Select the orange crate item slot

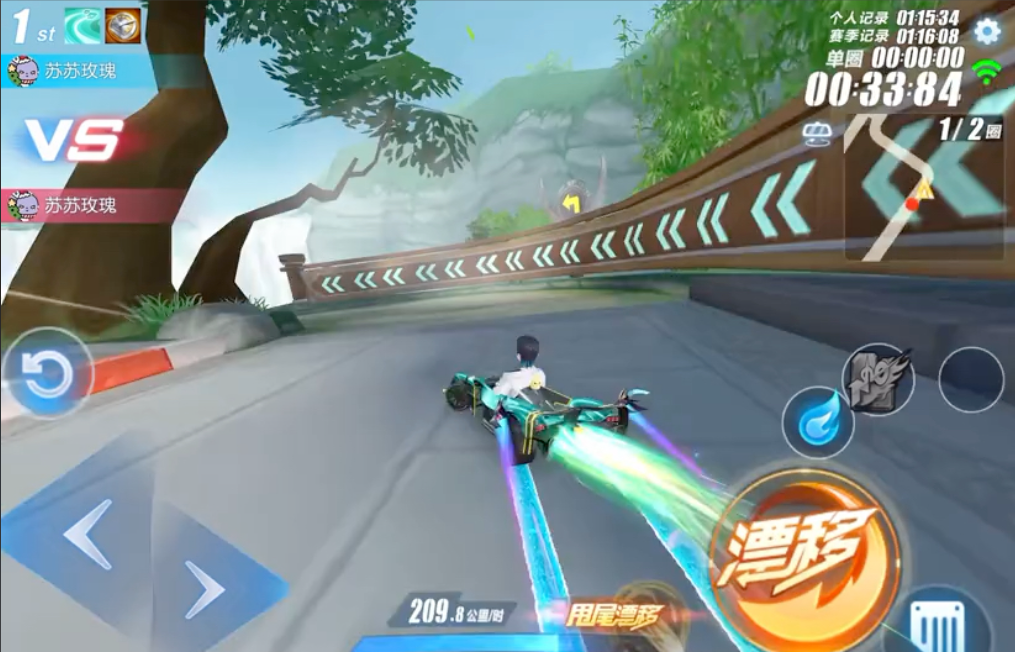(x=123, y=27)
